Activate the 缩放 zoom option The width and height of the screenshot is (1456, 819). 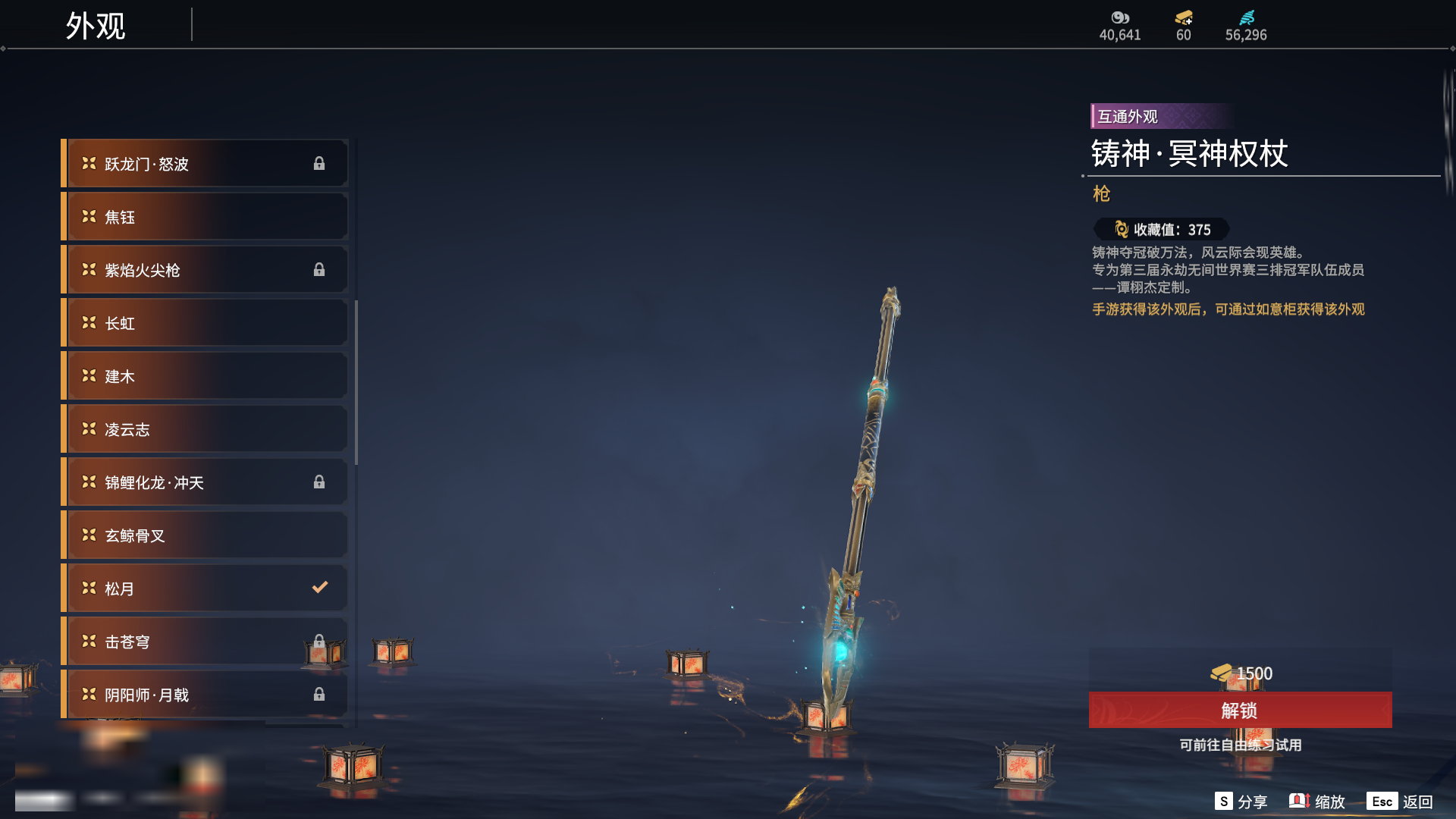click(x=1317, y=802)
